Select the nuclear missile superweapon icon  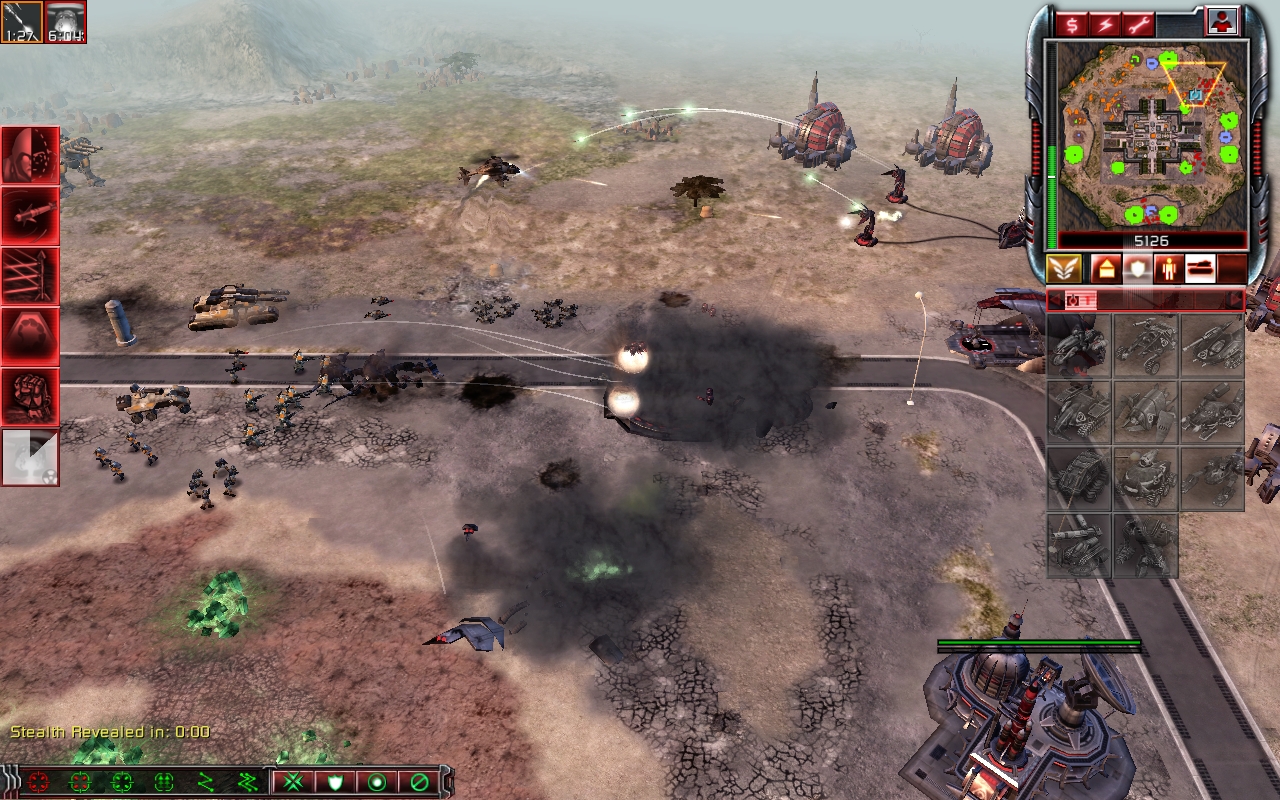point(30,457)
